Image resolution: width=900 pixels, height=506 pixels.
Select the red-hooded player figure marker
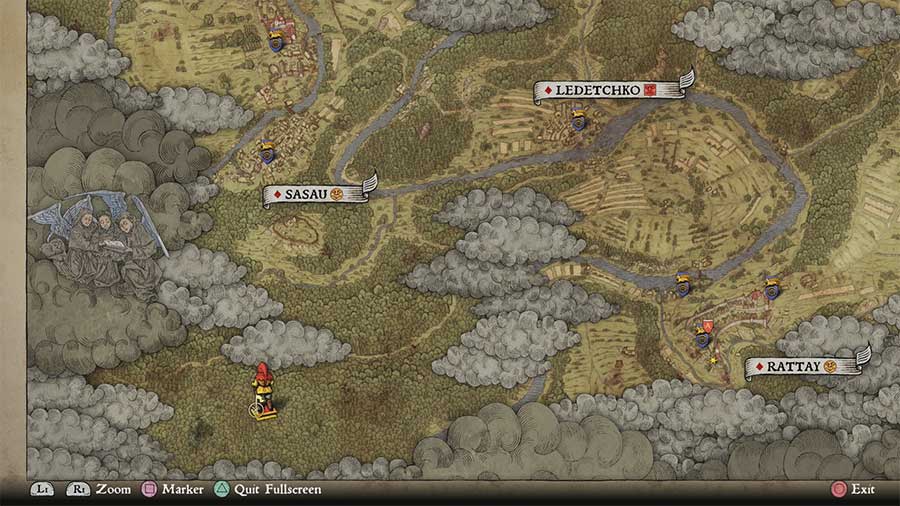click(263, 389)
